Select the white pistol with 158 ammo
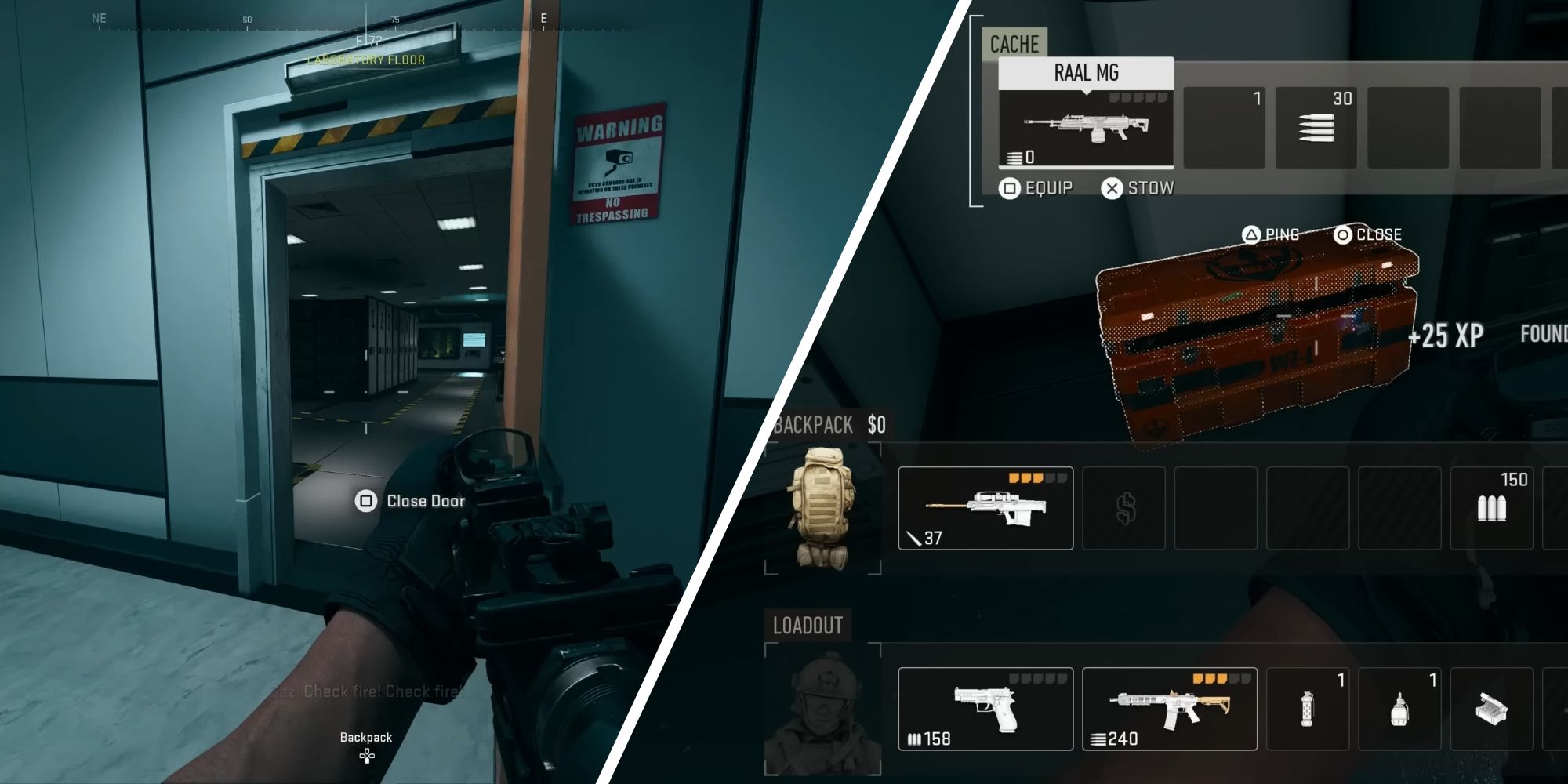The image size is (1568, 784). pos(985,708)
